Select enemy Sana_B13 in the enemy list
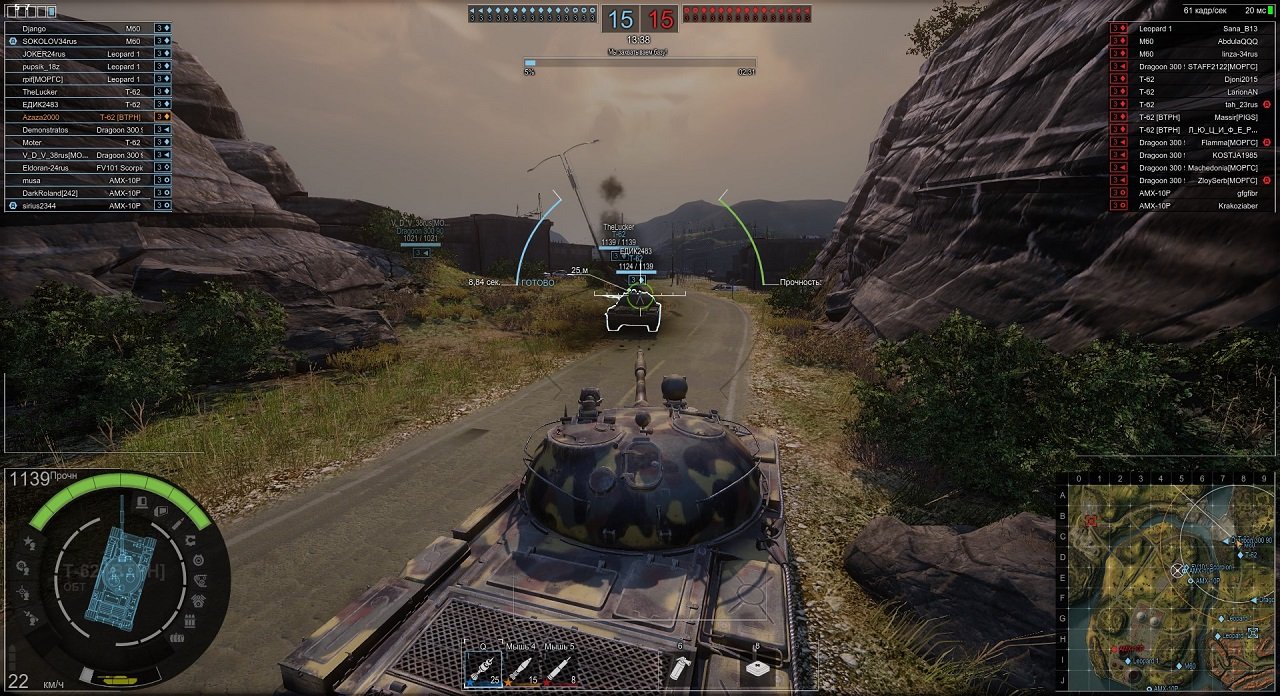Viewport: 1280px width, 696px height. point(1197,29)
